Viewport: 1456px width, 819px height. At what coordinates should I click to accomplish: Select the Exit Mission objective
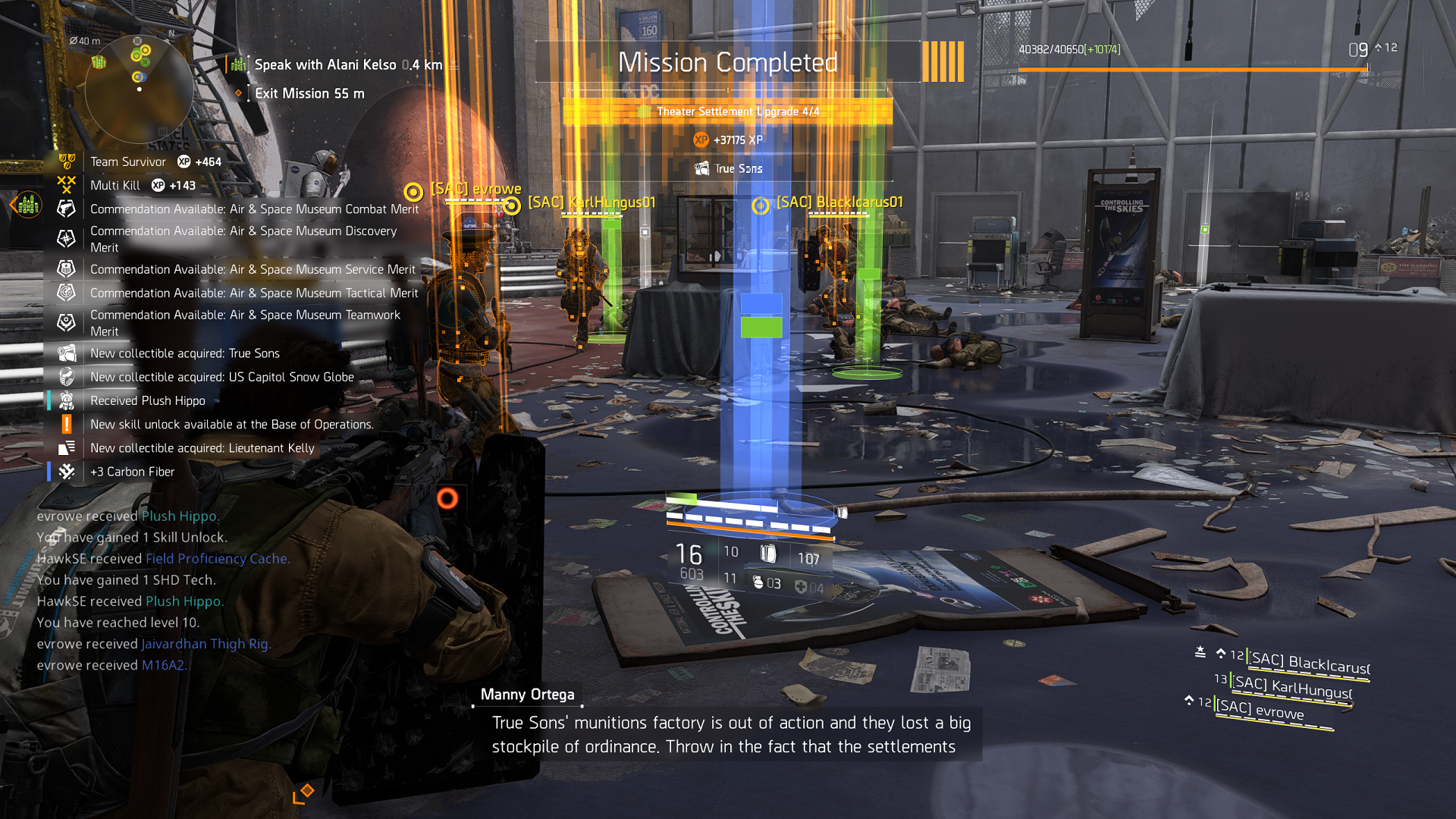[x=309, y=93]
